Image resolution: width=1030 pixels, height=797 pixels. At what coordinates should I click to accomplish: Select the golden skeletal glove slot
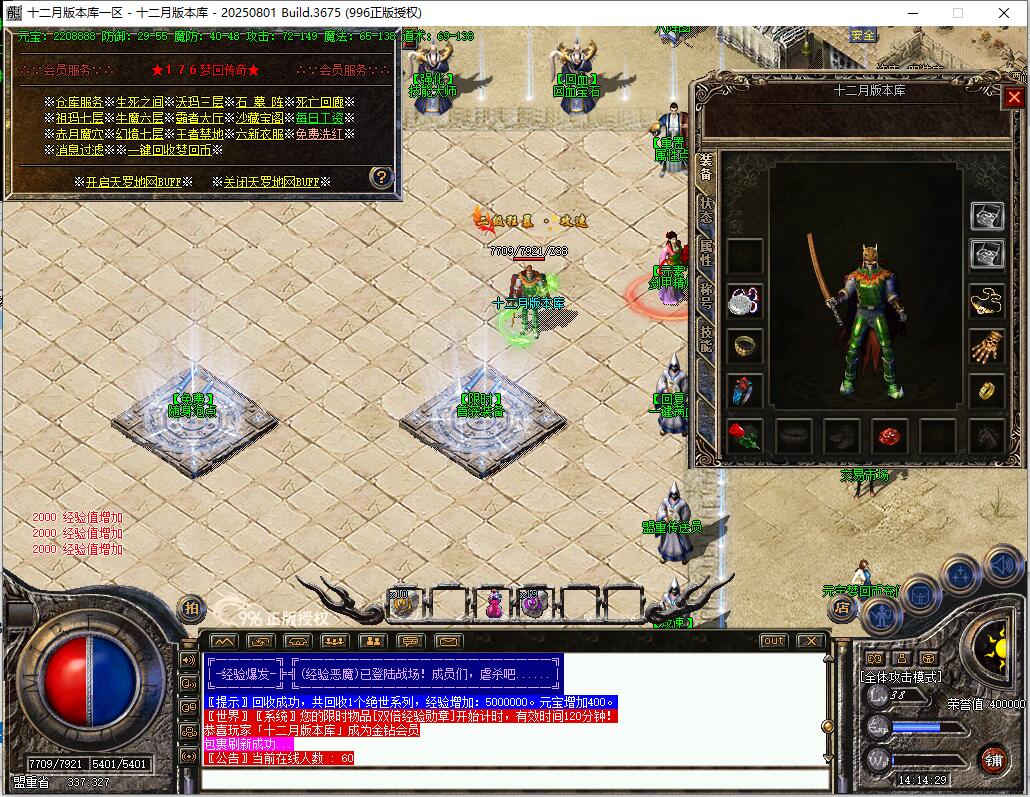click(988, 345)
